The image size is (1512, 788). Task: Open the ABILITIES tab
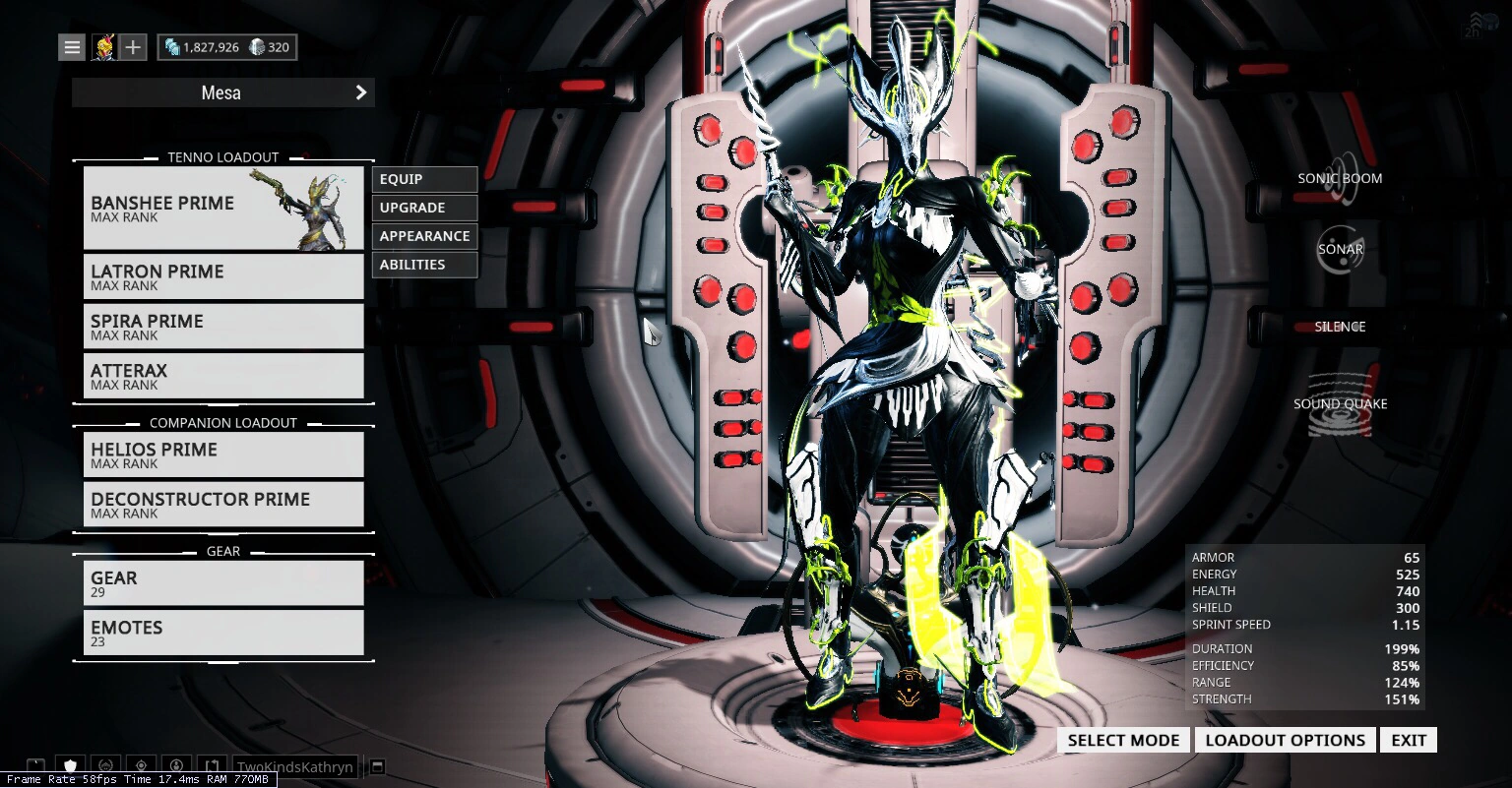tap(424, 264)
